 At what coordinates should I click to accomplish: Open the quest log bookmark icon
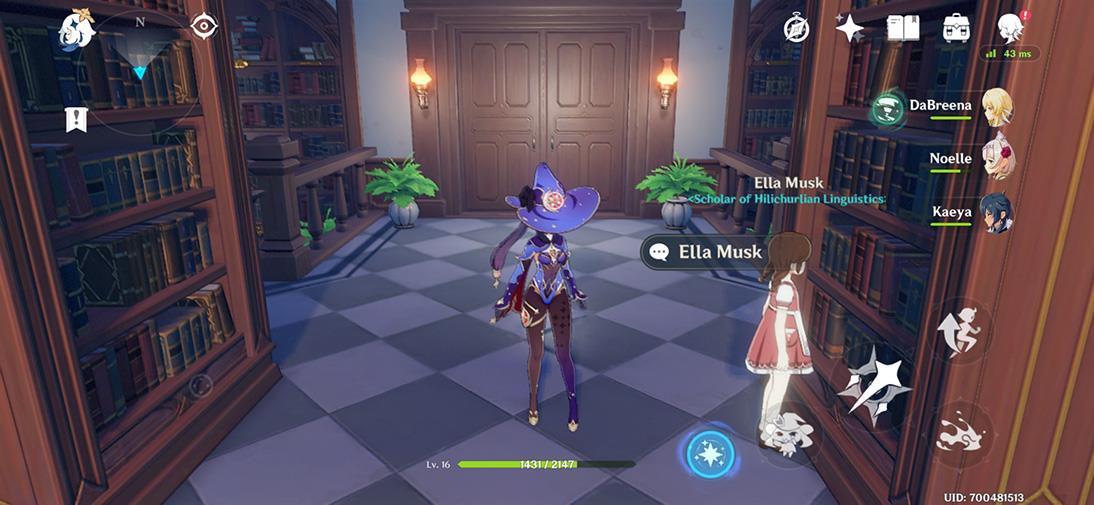(76, 119)
